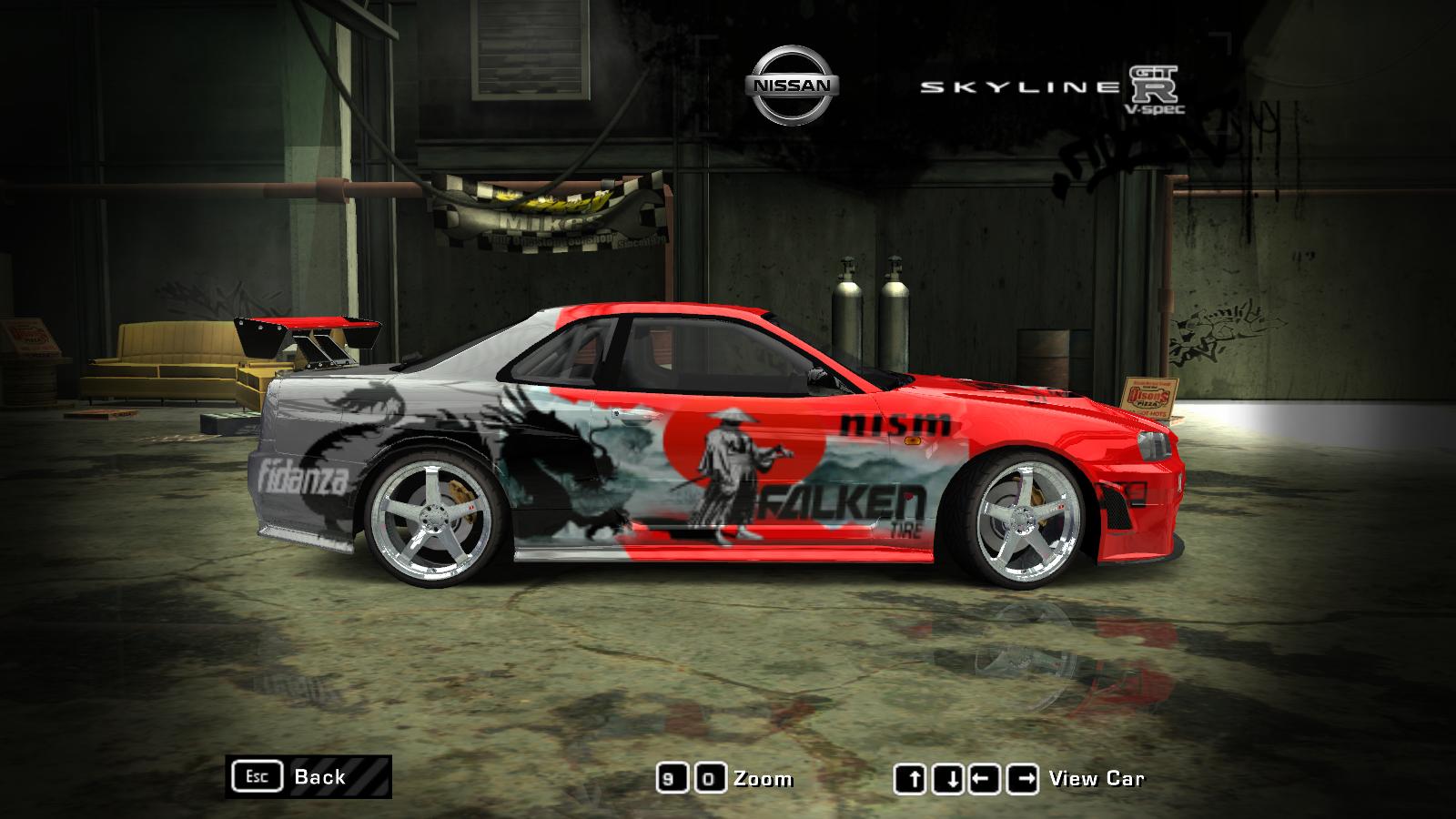Select the up arrow View Car icon
The height and width of the screenshot is (819, 1456).
912,778
